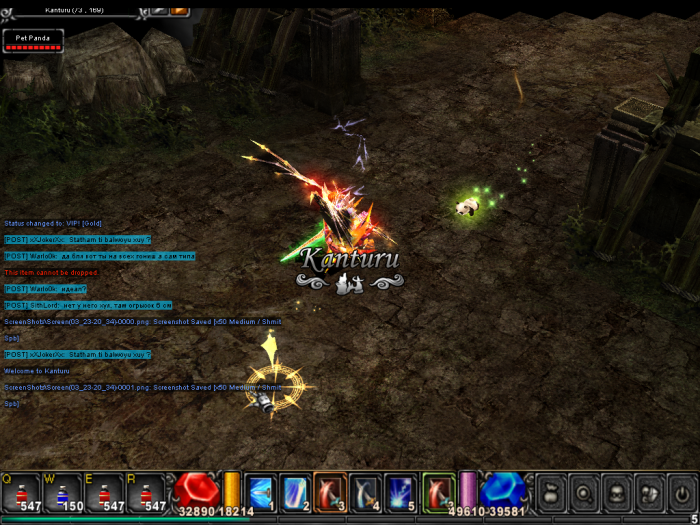Click the button right of the face icon
Screen dimensions: 700x525
[x=649, y=492]
